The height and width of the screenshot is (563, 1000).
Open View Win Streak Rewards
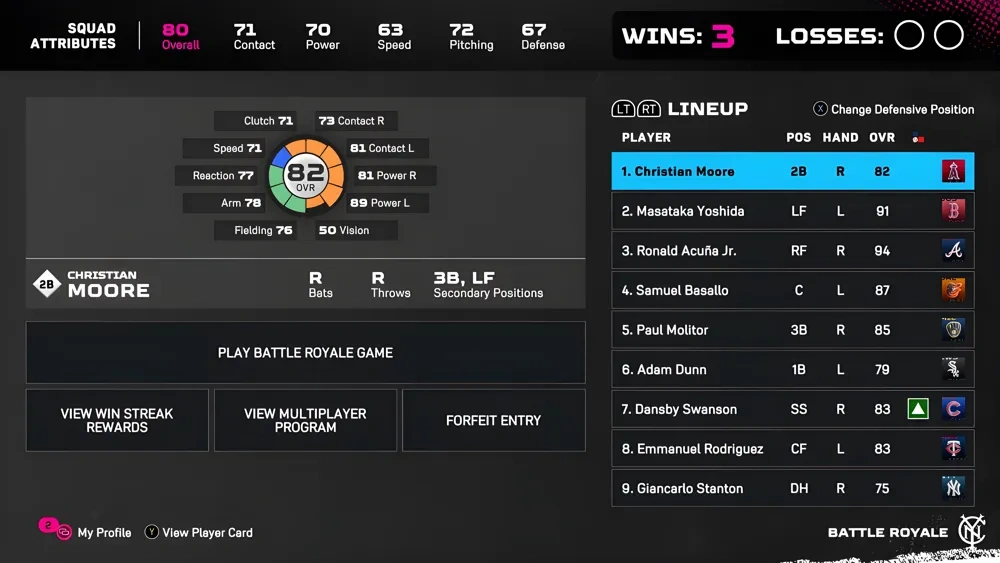coord(117,420)
